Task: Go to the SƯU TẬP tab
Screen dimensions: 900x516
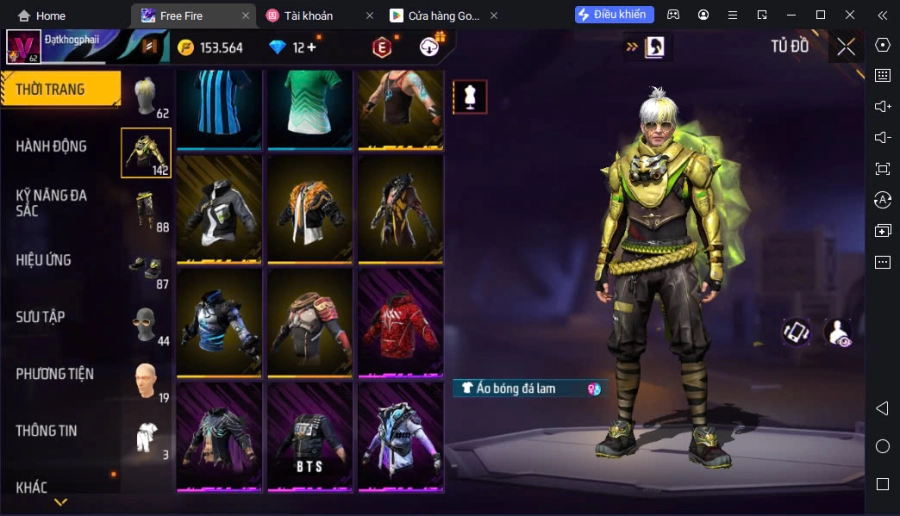Action: (40, 317)
